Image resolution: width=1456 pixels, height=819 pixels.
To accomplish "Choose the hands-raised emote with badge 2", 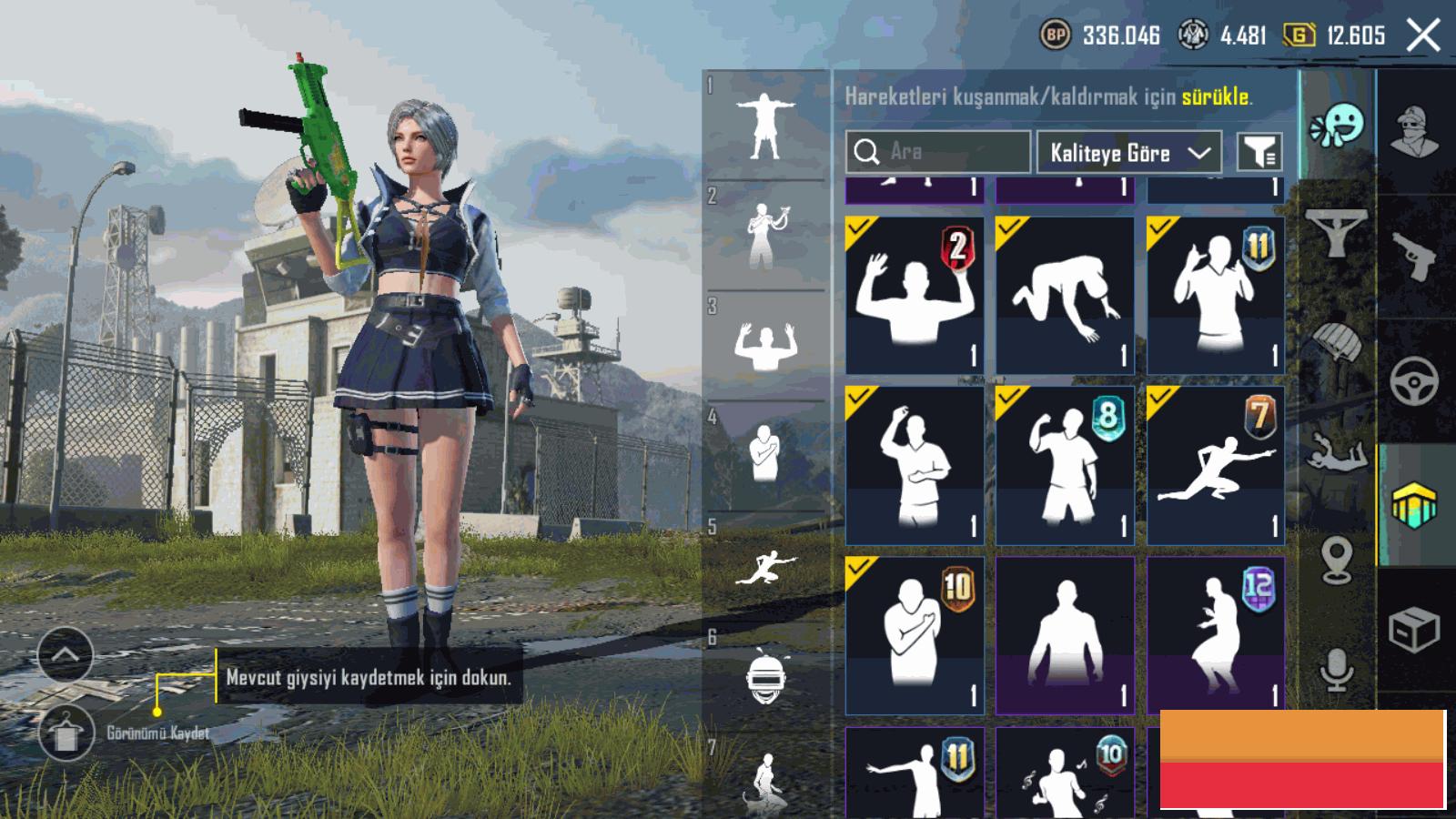I will 915,295.
